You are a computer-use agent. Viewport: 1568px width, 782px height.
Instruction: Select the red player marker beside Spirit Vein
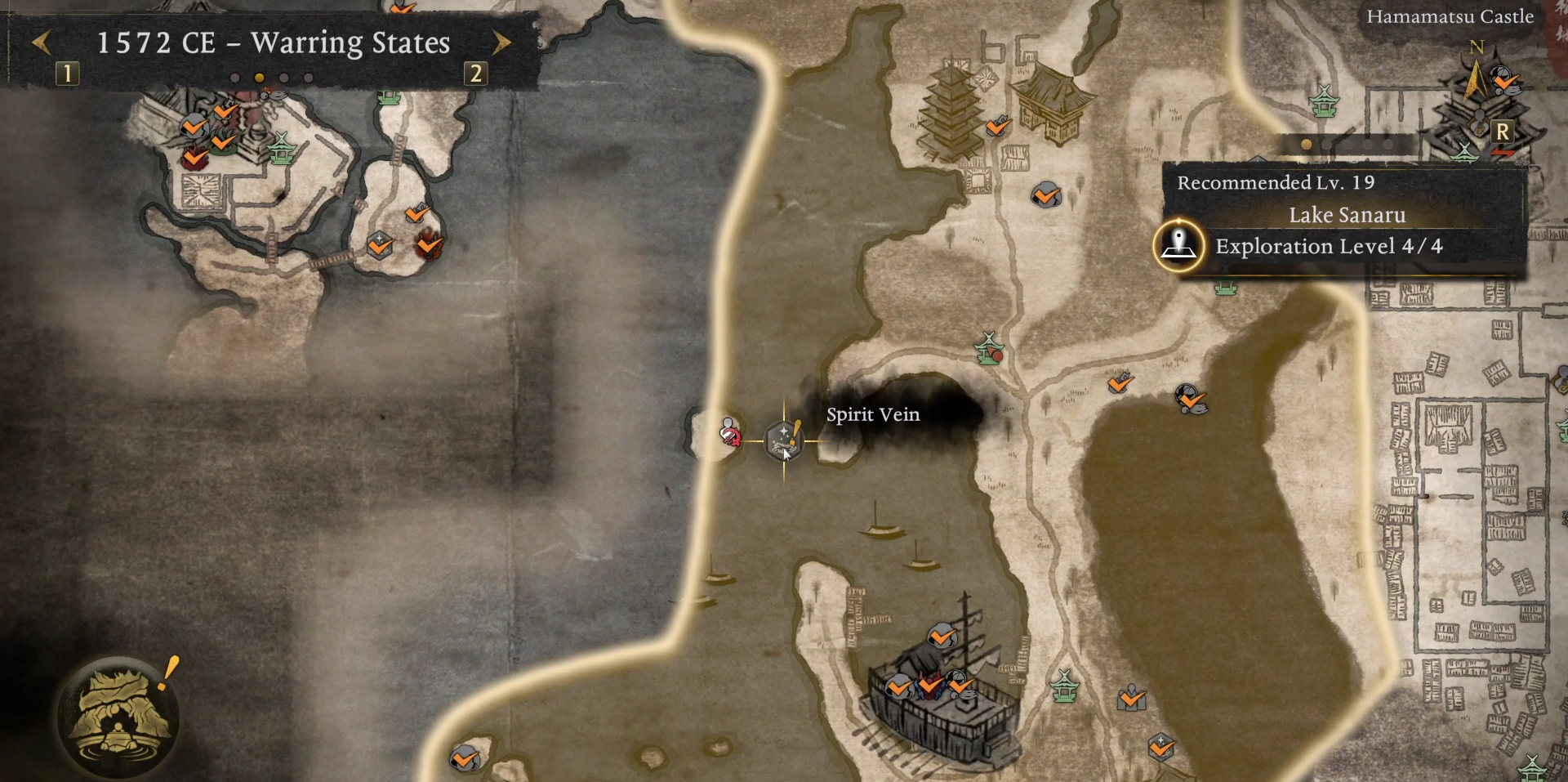pyautogui.click(x=730, y=434)
